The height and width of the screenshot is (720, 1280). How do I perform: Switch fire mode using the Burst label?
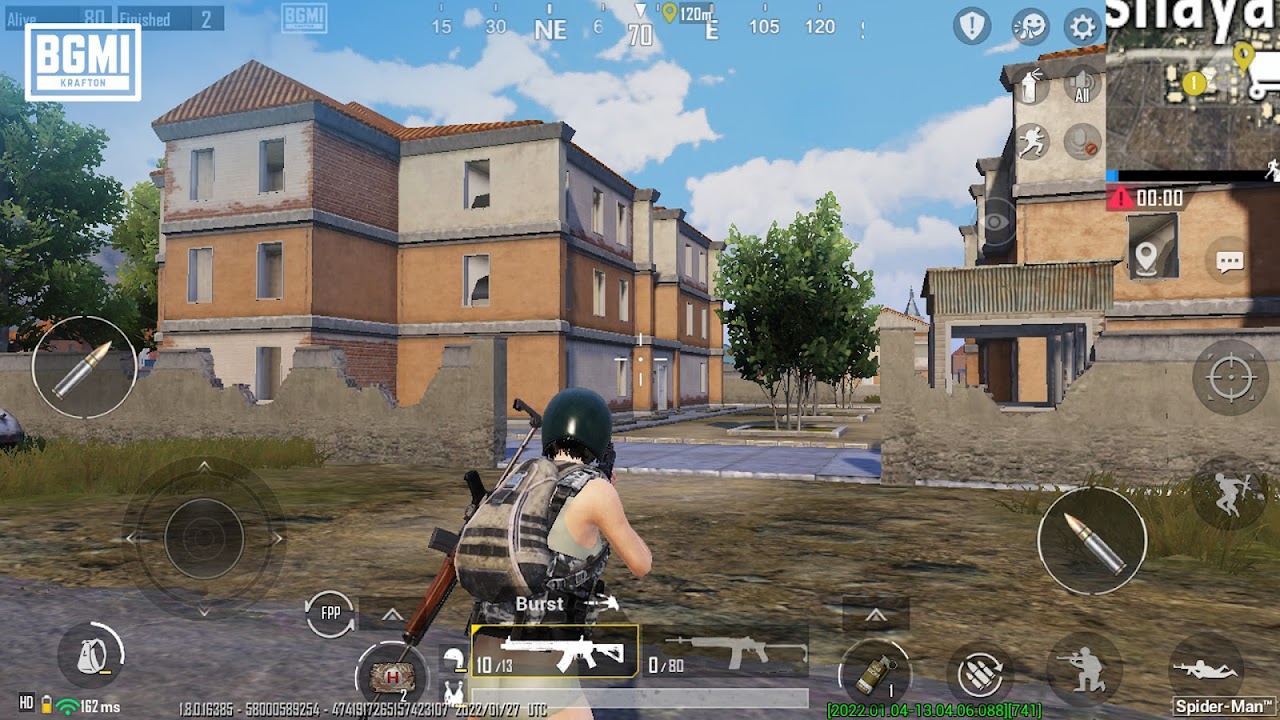pyautogui.click(x=537, y=603)
